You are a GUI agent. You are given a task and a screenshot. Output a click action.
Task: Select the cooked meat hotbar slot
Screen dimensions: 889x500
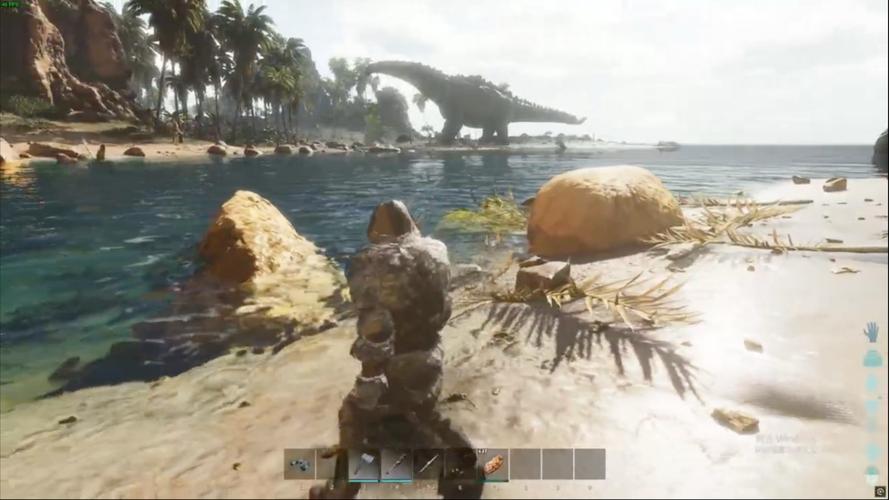[x=493, y=463]
